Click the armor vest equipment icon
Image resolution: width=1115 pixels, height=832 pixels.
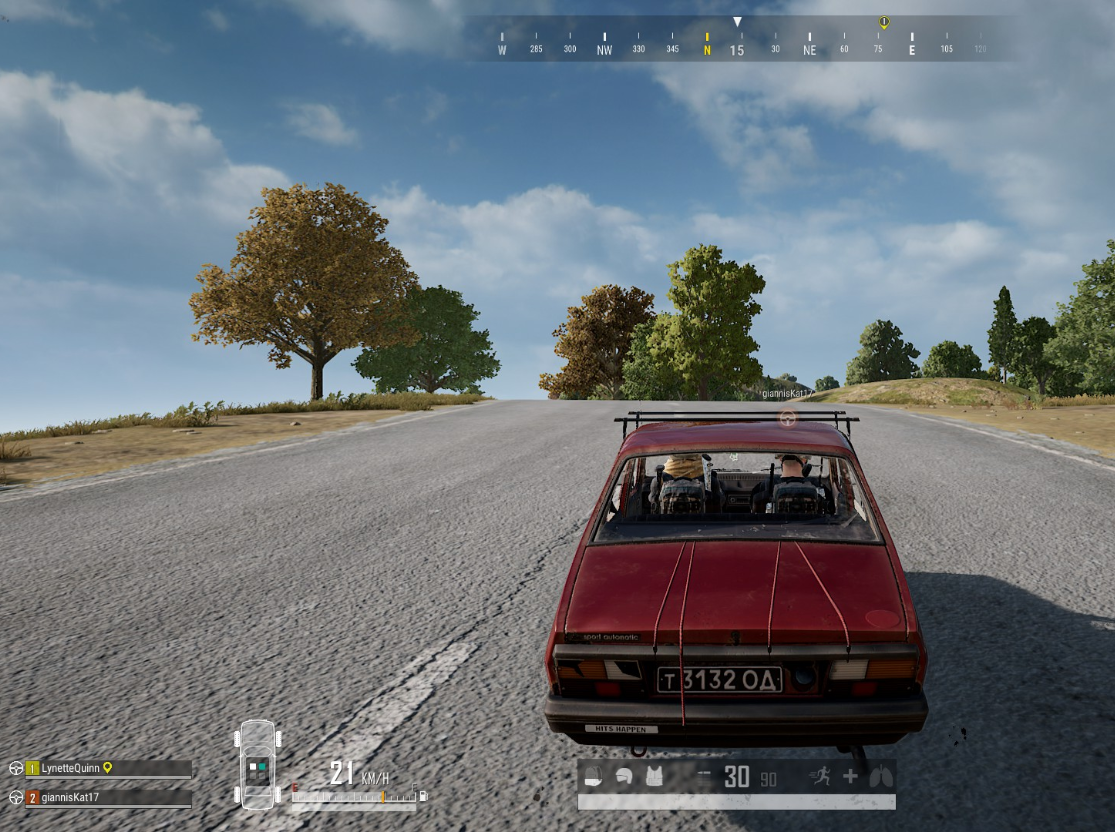coord(654,776)
